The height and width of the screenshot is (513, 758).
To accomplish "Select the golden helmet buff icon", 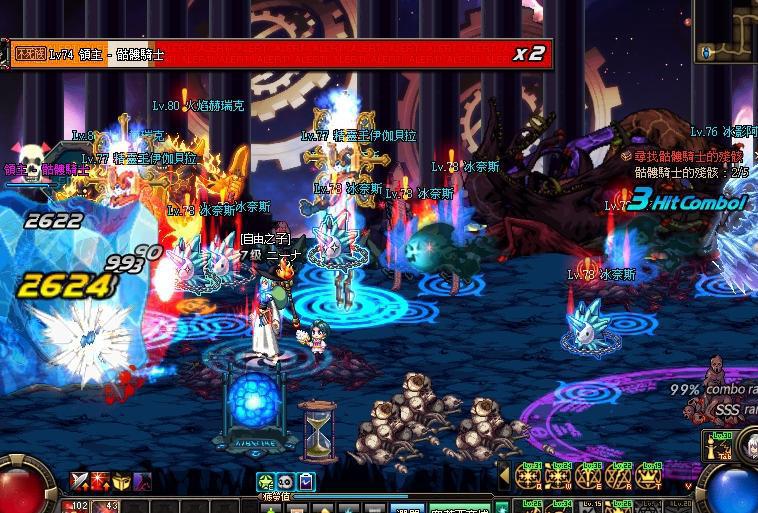I will click(x=121, y=482).
